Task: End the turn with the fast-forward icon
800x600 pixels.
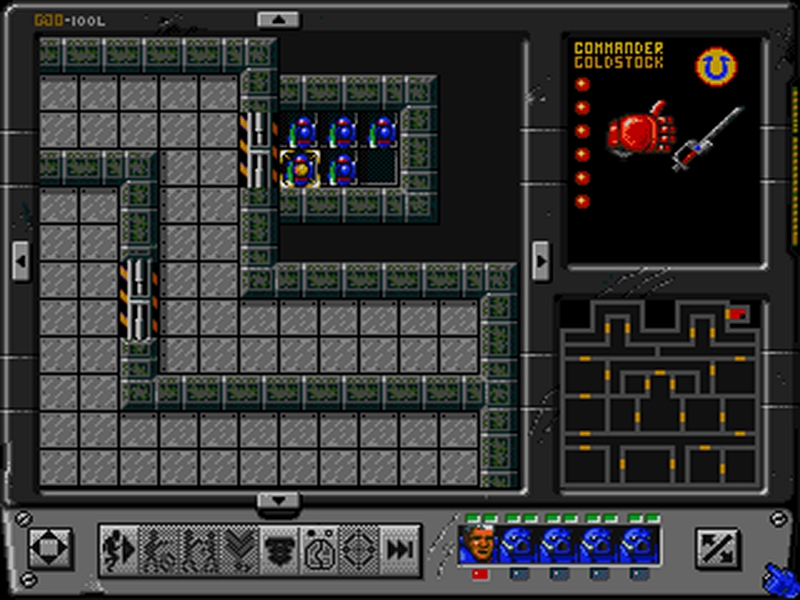Action: (399, 549)
